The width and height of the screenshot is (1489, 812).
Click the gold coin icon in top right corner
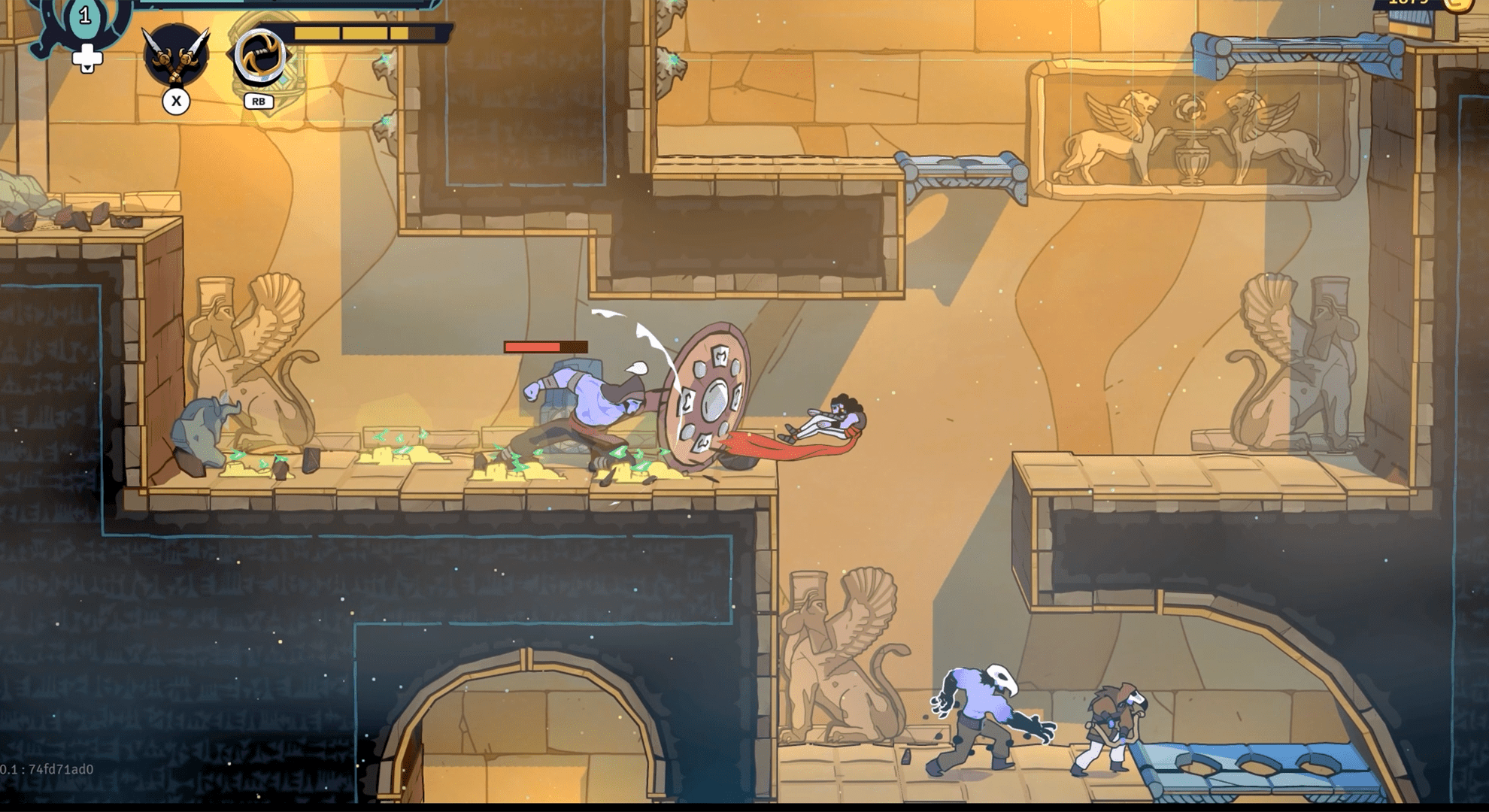pos(1459,6)
